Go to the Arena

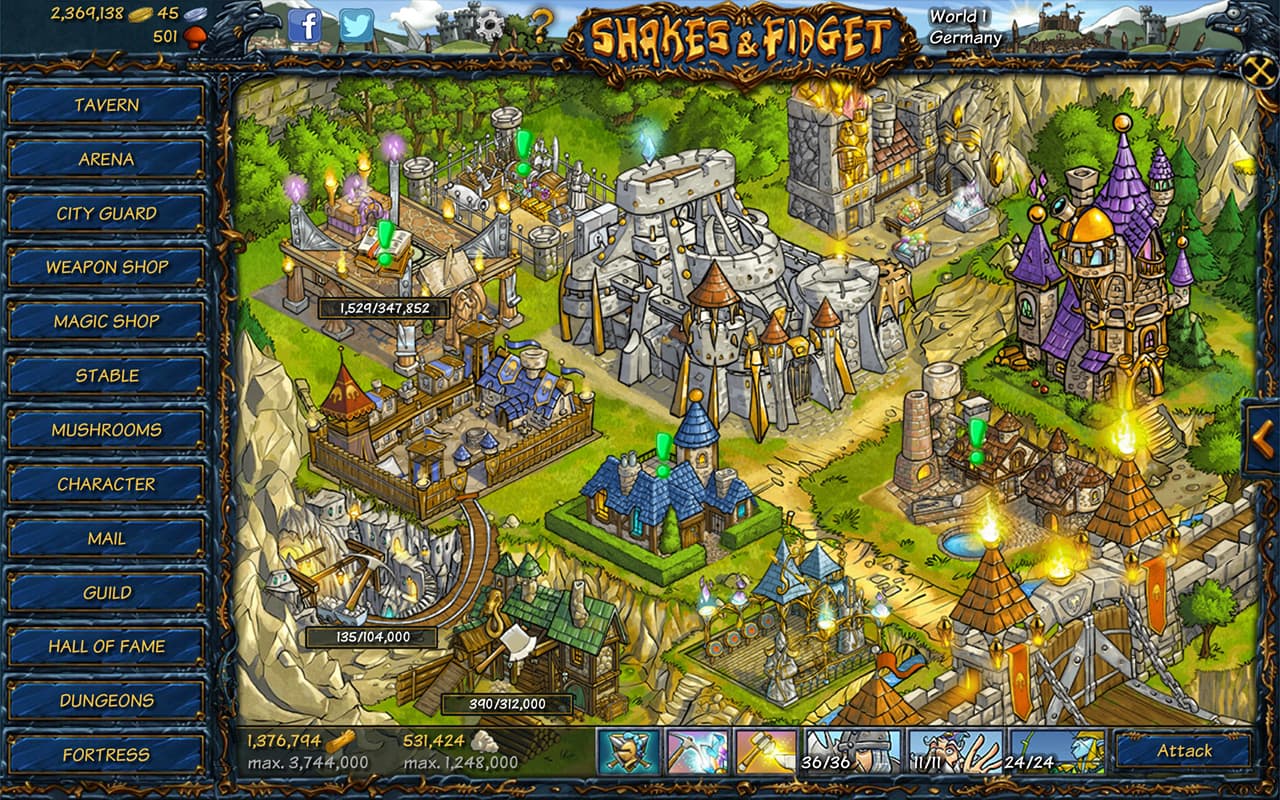coord(106,159)
